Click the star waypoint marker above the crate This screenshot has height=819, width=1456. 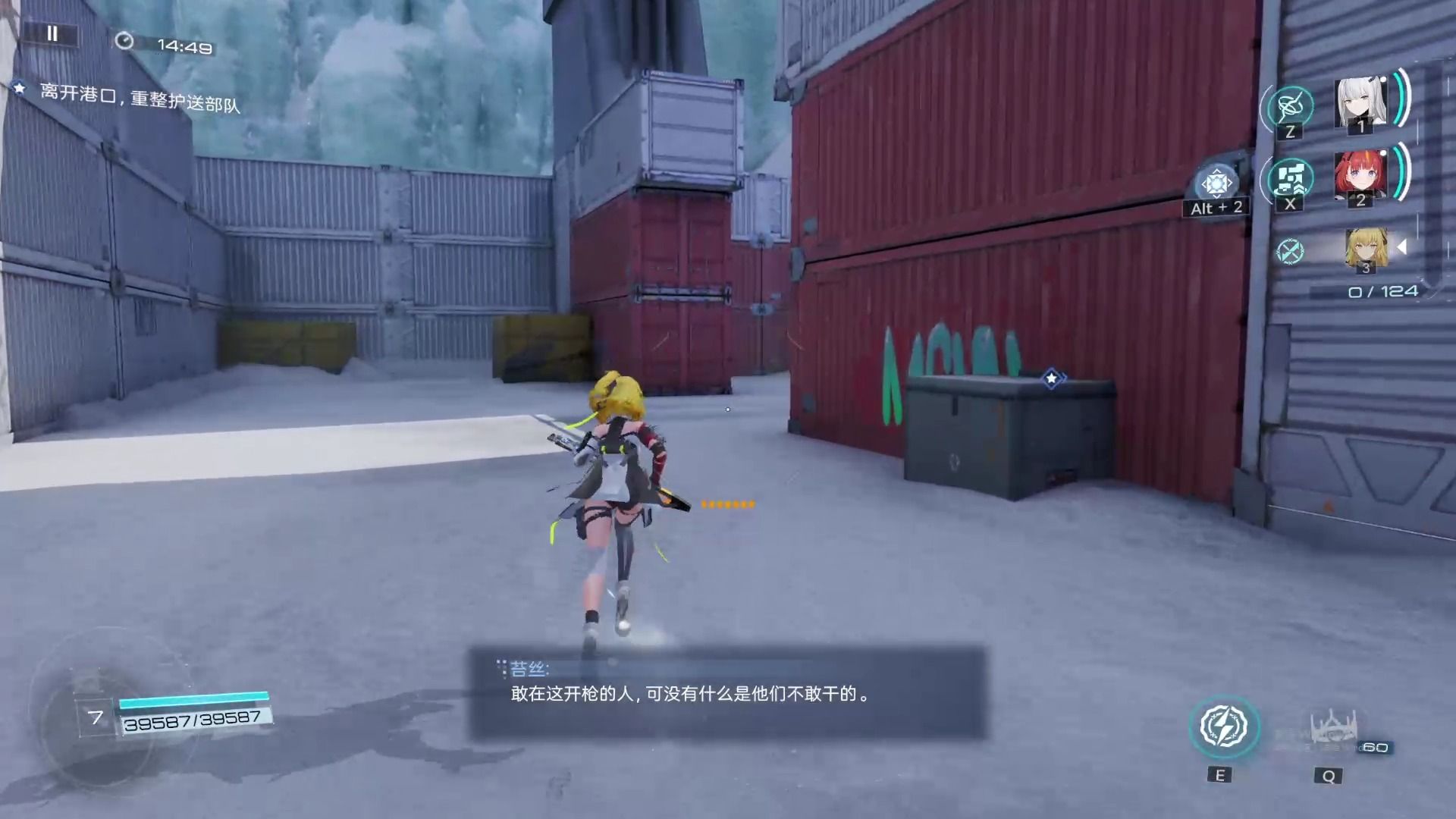point(1051,379)
